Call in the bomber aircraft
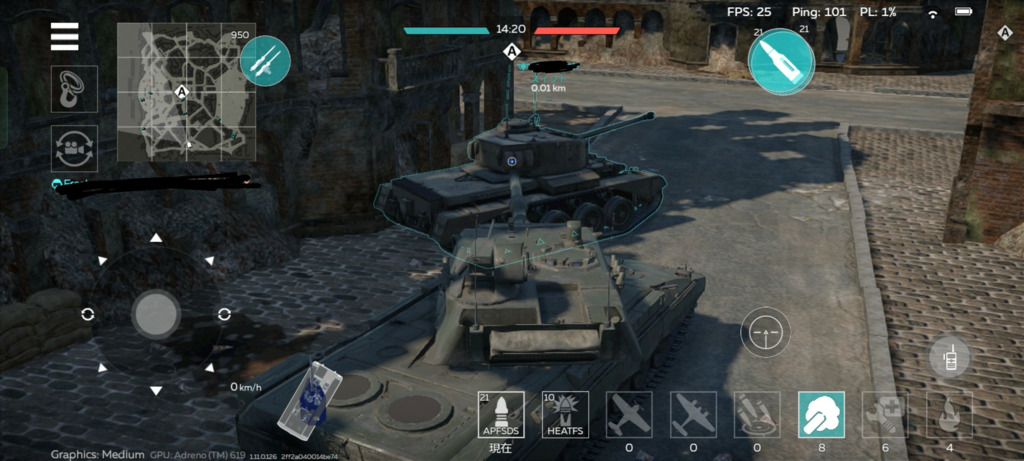 pos(693,415)
